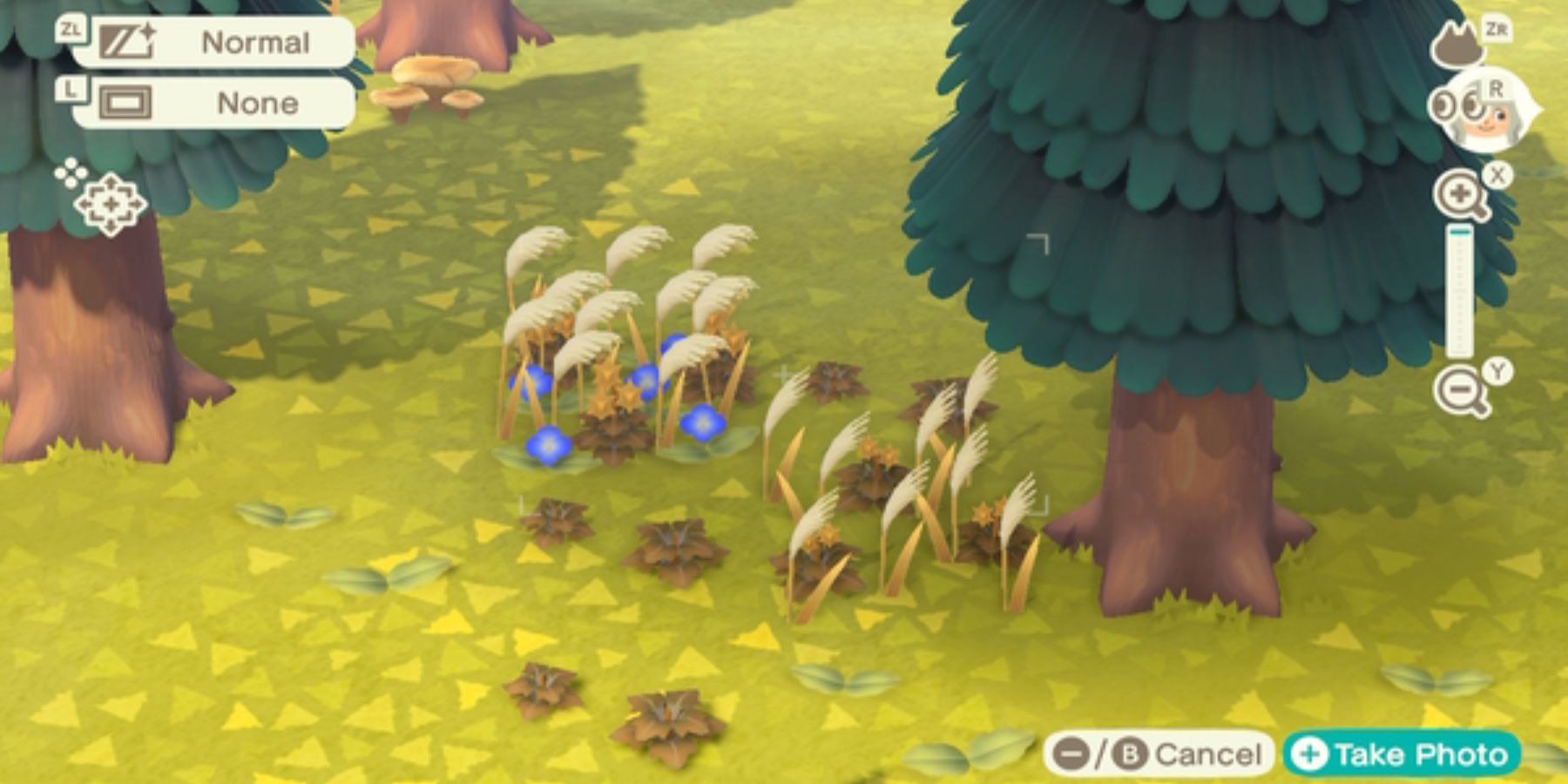This screenshot has height=784, width=1568.
Task: Adjust the vertical zoom level slider
Action: pos(1459,287)
